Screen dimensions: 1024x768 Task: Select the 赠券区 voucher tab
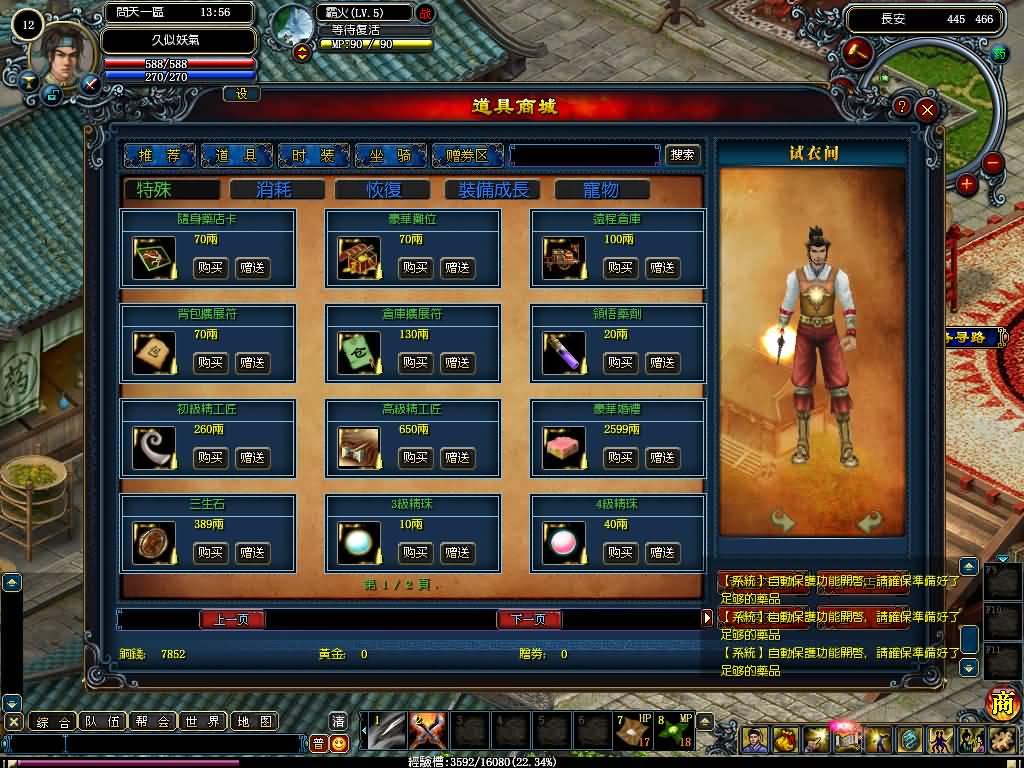click(x=467, y=155)
